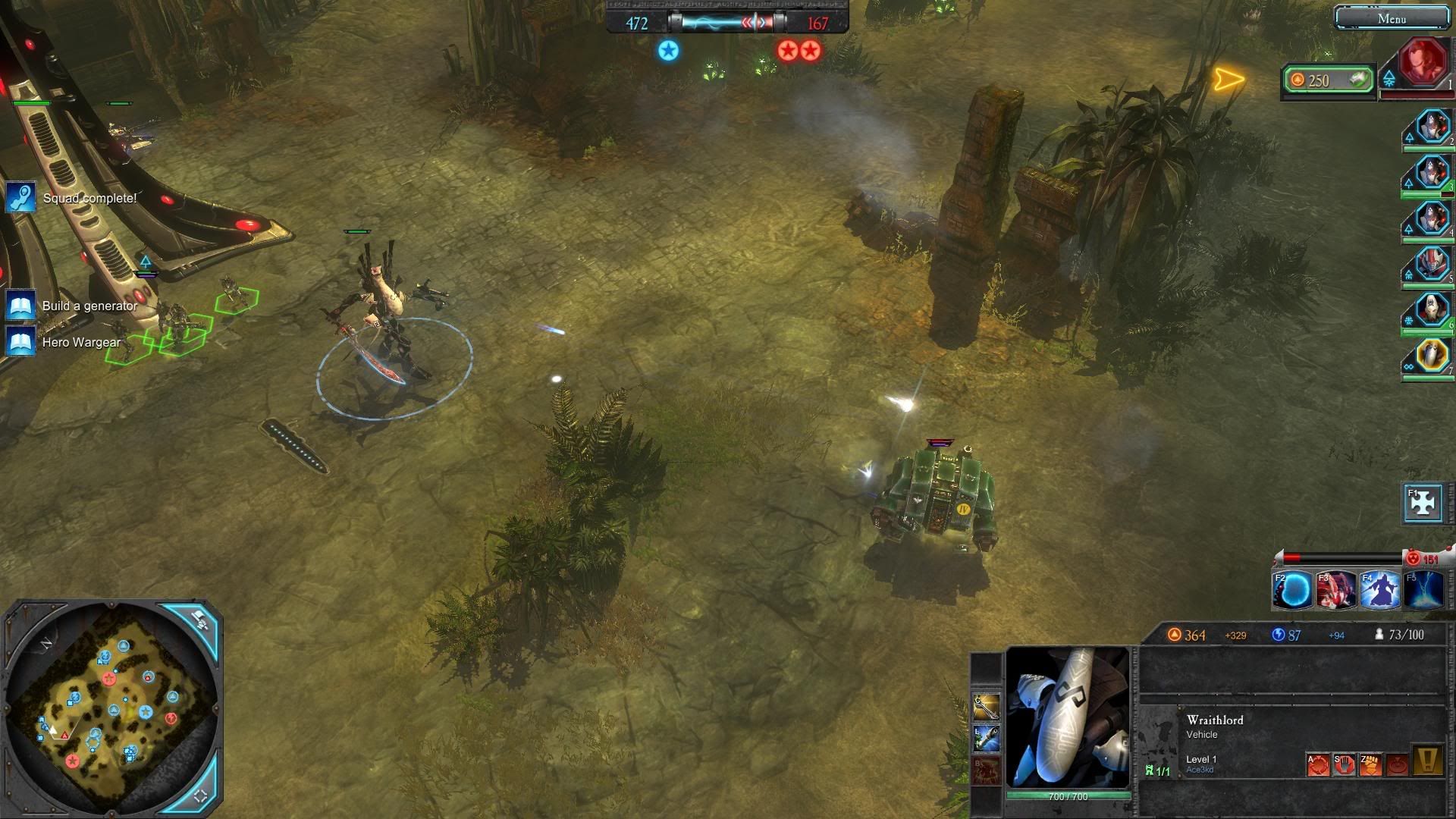The width and height of the screenshot is (1456, 819).
Task: Click the stop command hand icon
Action: point(1345,764)
